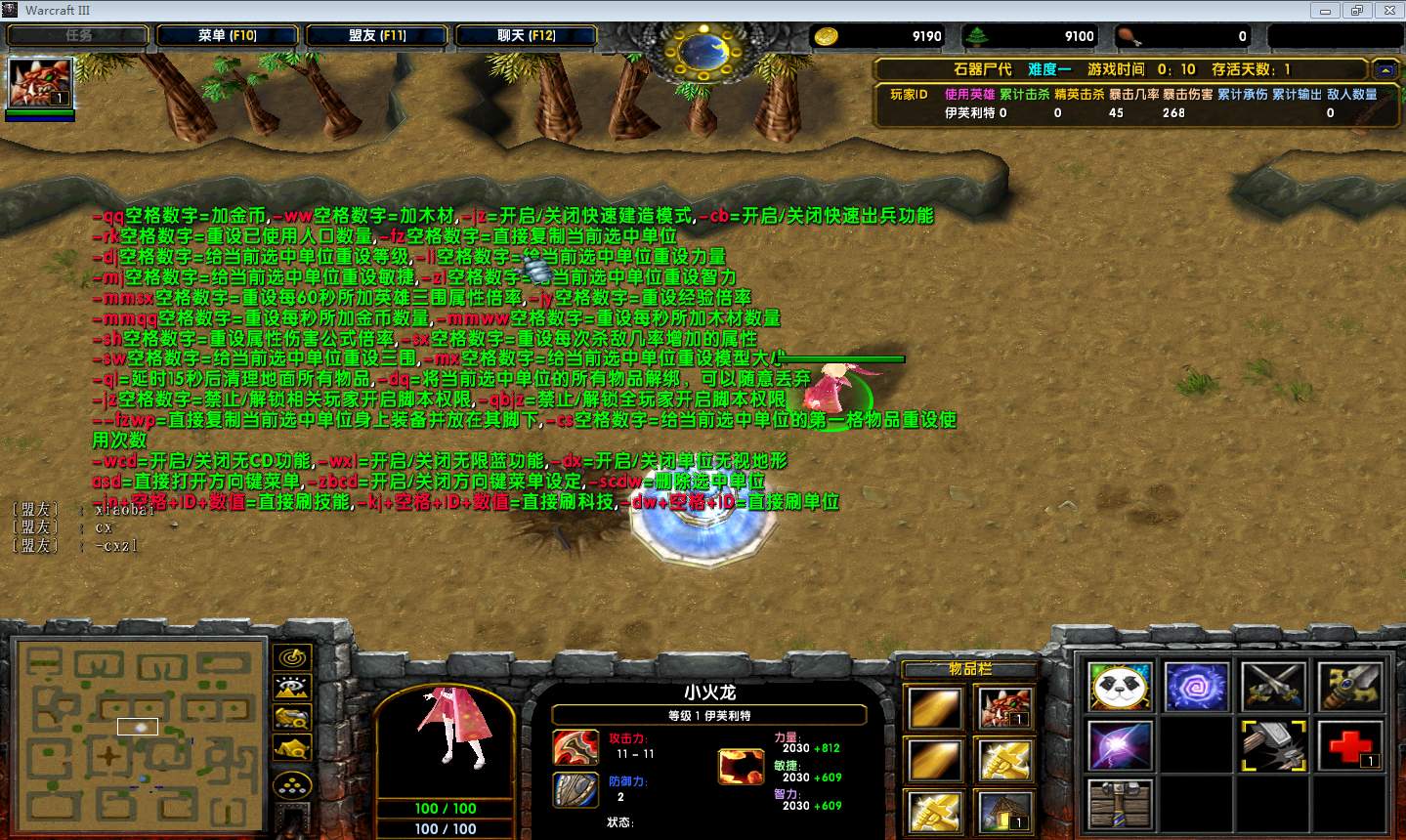Activate the minimap signal ping button
The image size is (1406, 840).
coord(292,657)
